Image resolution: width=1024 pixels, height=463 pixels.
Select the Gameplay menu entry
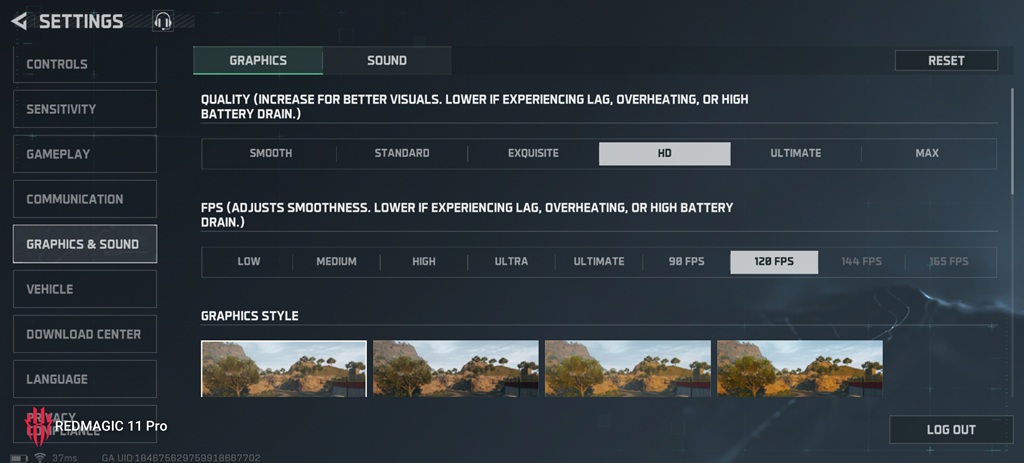(84, 154)
